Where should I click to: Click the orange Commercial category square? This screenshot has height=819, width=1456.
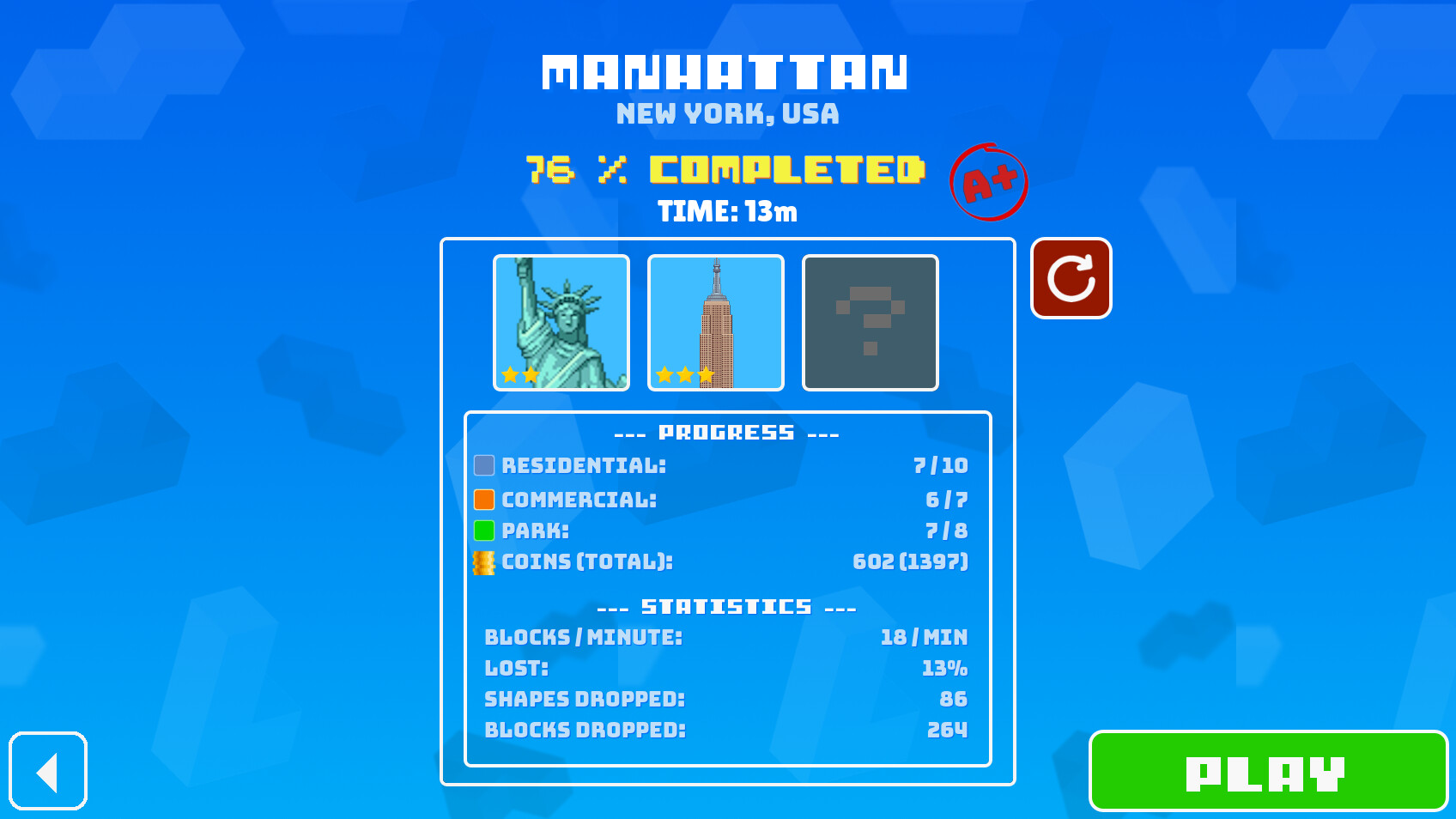485,498
